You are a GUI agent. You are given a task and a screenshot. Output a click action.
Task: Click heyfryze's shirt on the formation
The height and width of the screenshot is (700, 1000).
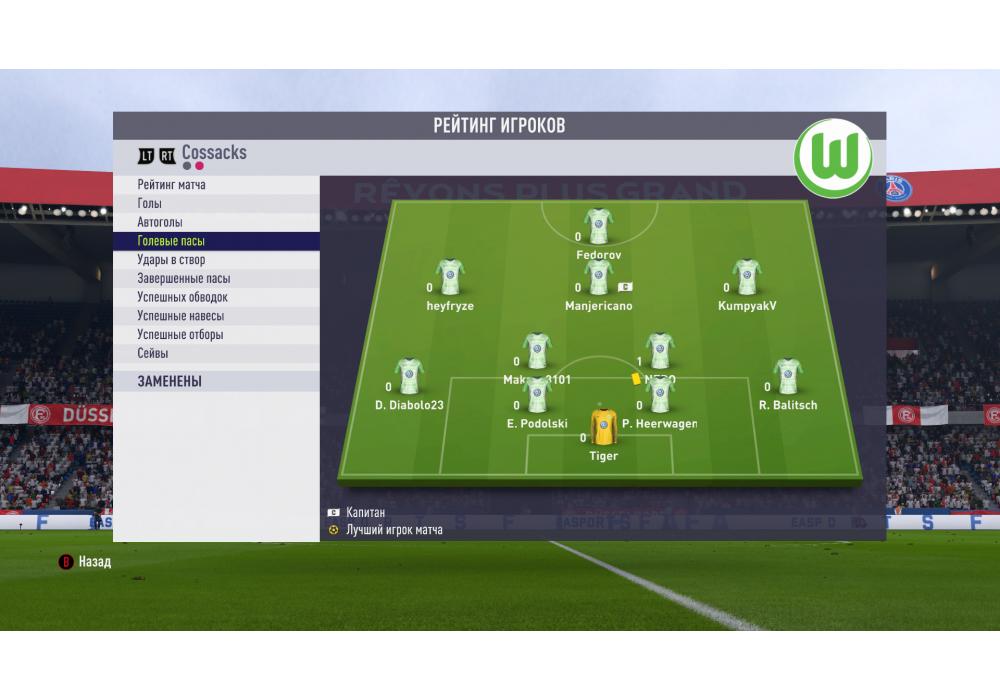(450, 277)
